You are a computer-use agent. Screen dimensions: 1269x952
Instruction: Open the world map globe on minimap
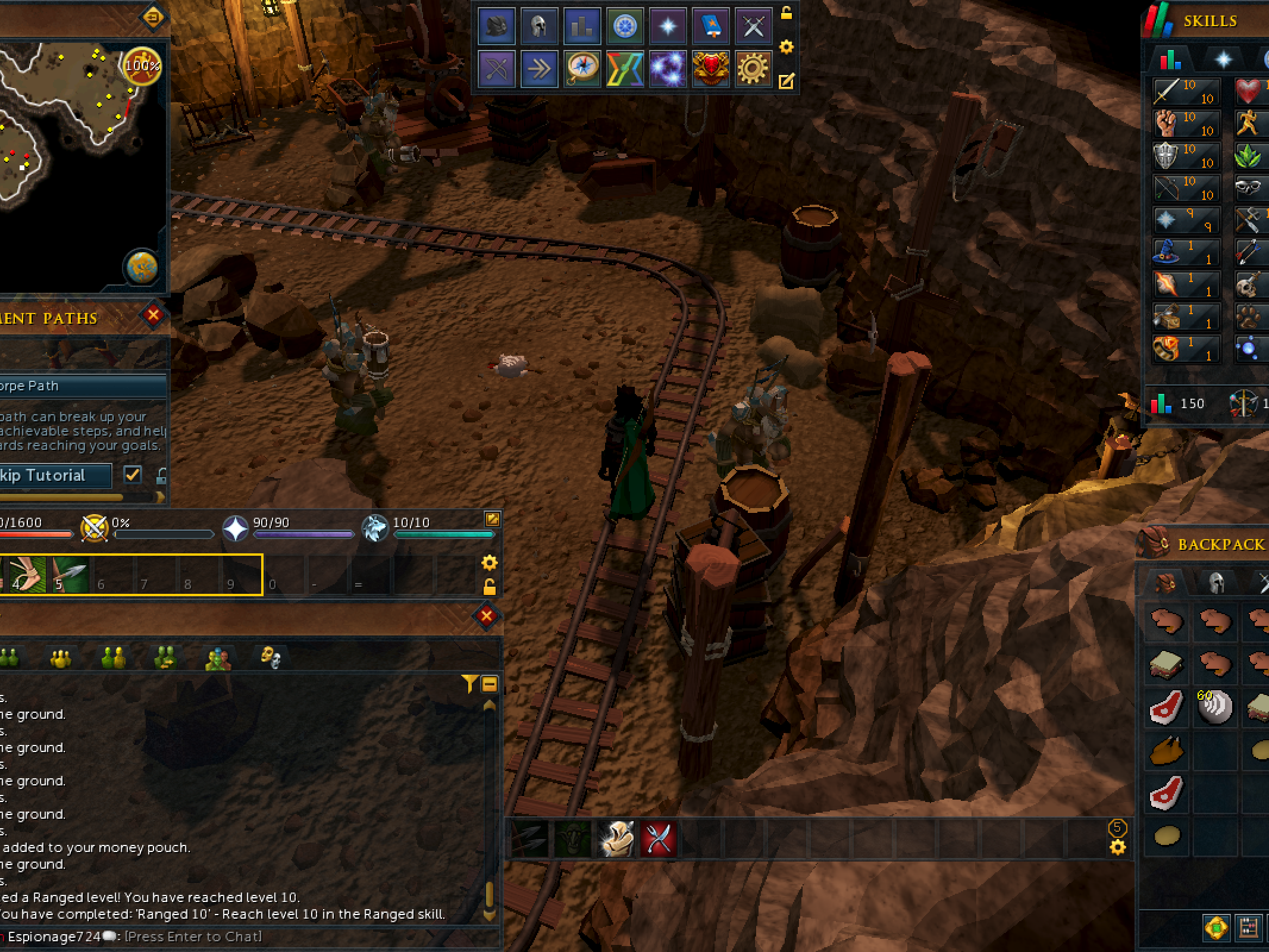pyautogui.click(x=142, y=267)
